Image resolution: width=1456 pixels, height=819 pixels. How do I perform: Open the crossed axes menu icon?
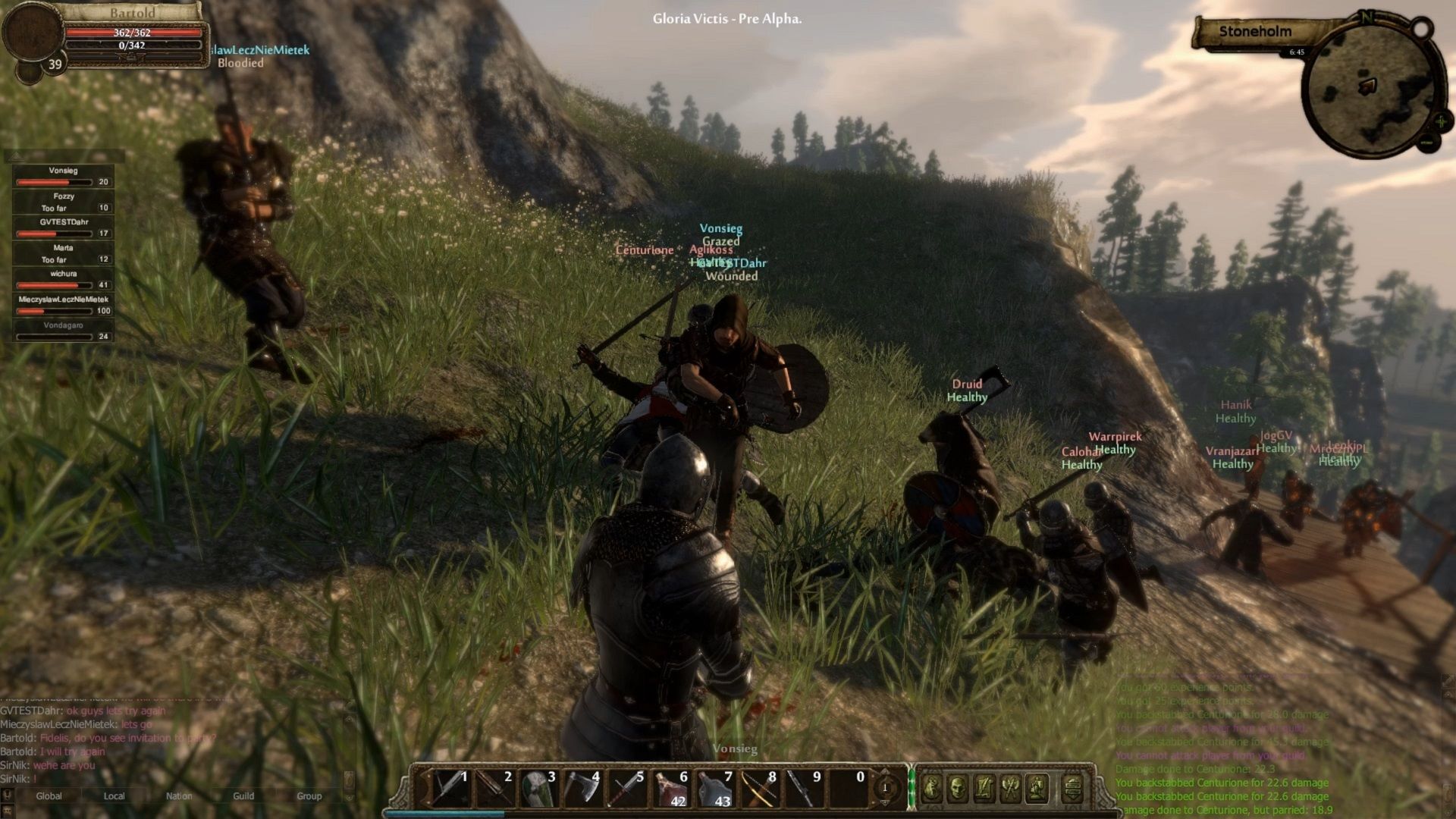tap(1010, 789)
